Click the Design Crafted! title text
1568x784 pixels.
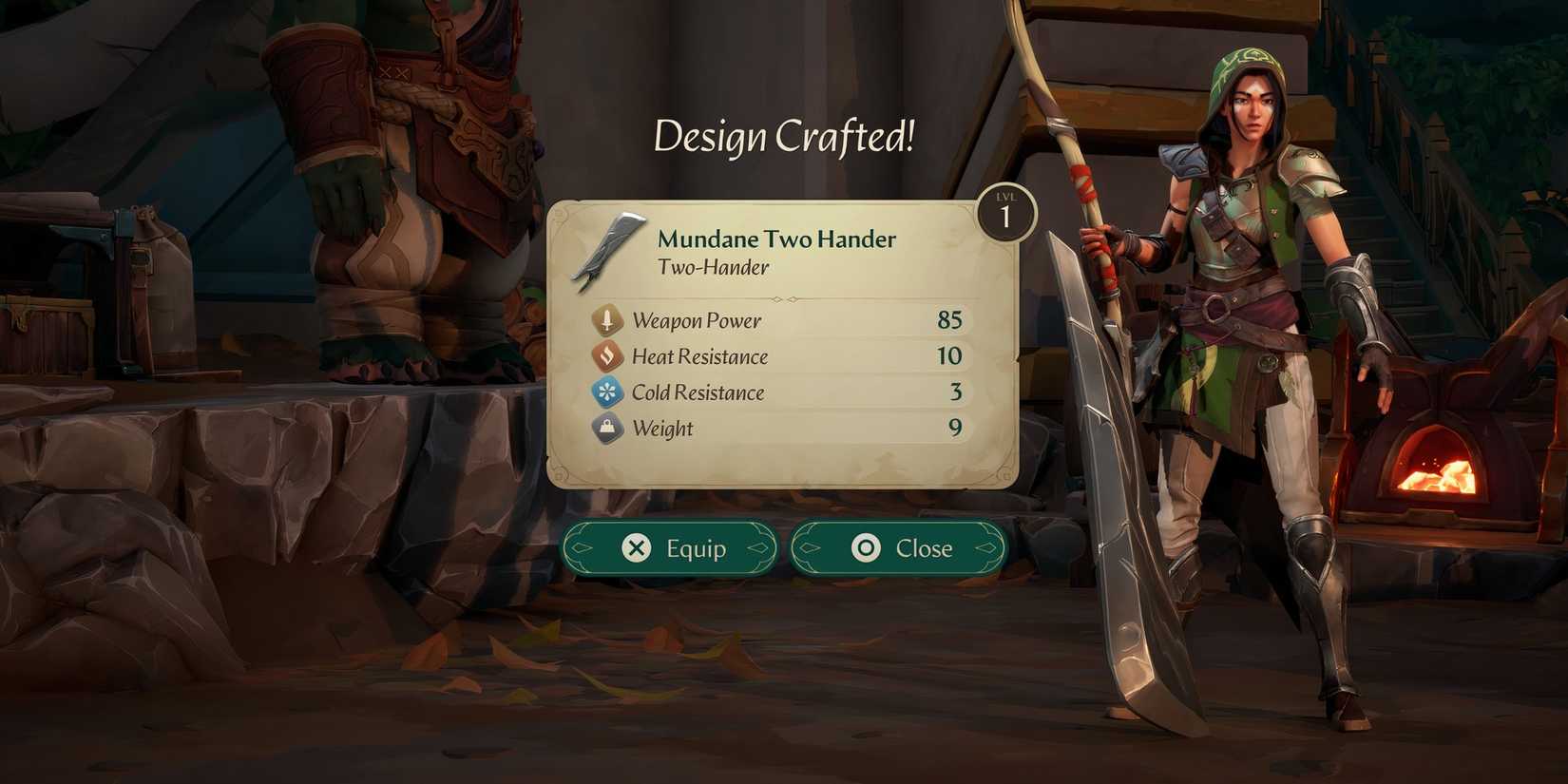pyautogui.click(x=785, y=136)
